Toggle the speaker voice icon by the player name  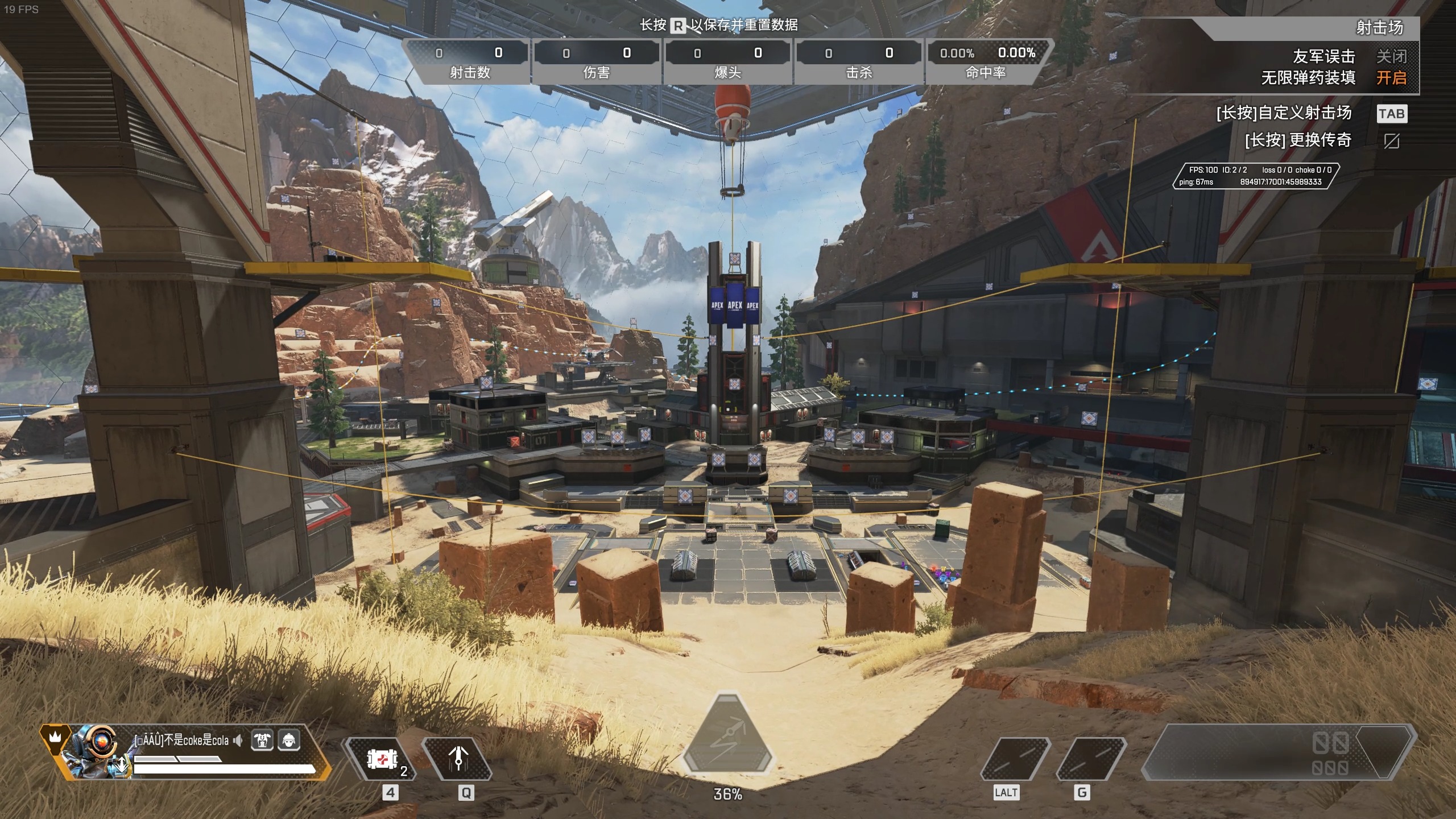238,740
